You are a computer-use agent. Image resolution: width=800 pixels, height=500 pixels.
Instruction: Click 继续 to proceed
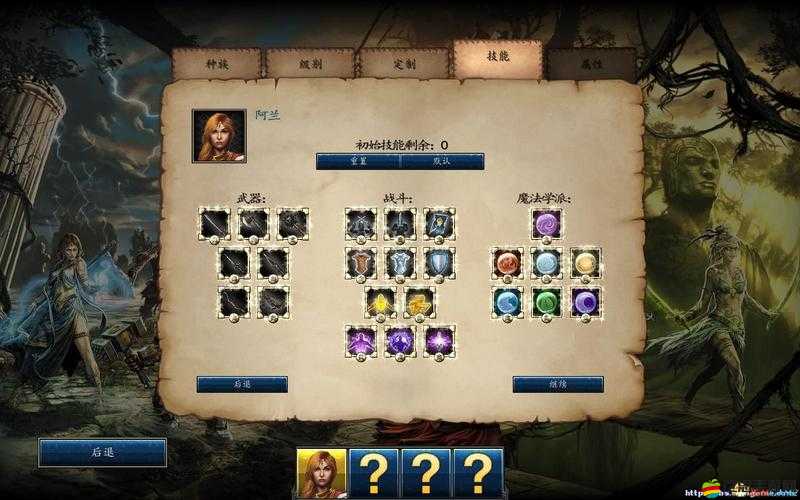[x=557, y=384]
